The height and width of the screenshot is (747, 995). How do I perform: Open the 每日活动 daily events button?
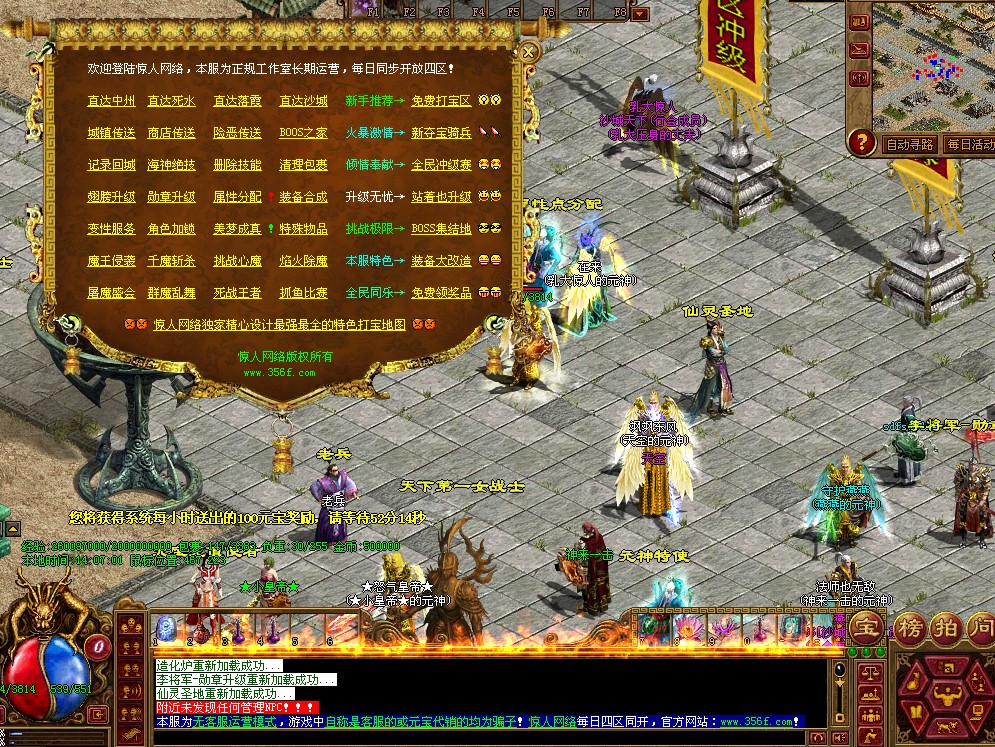point(970,145)
